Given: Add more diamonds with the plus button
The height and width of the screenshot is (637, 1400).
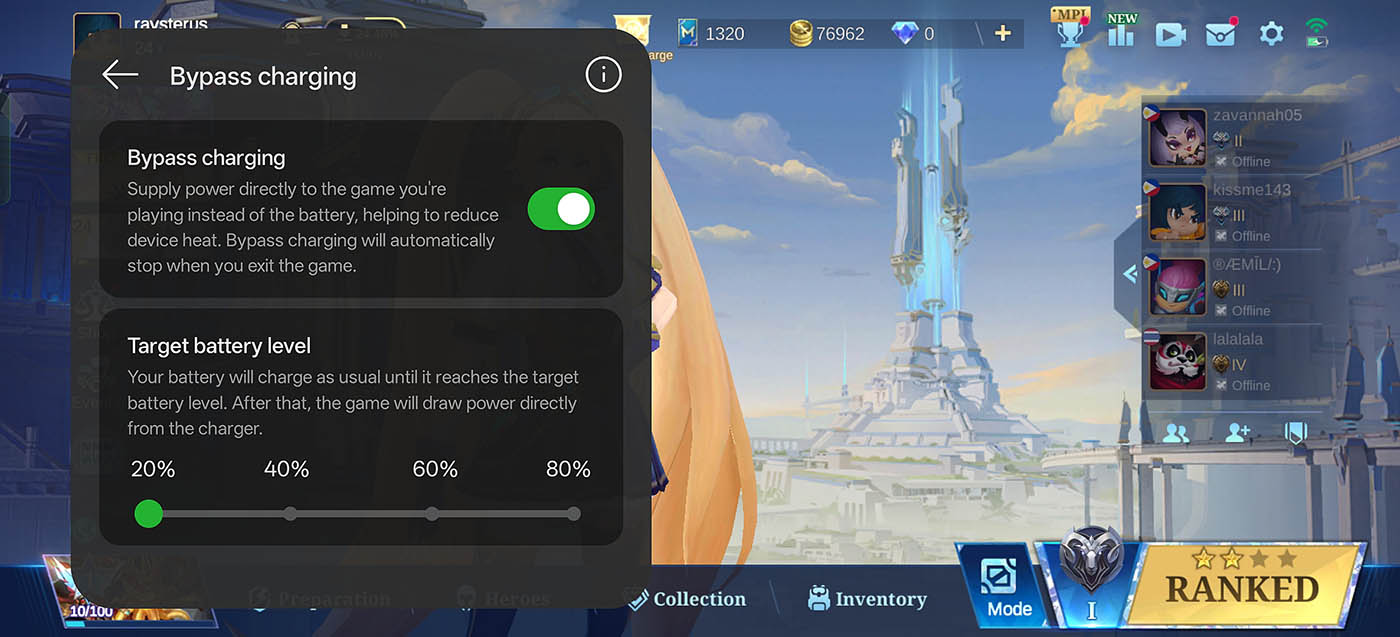Looking at the screenshot, I should [1002, 34].
